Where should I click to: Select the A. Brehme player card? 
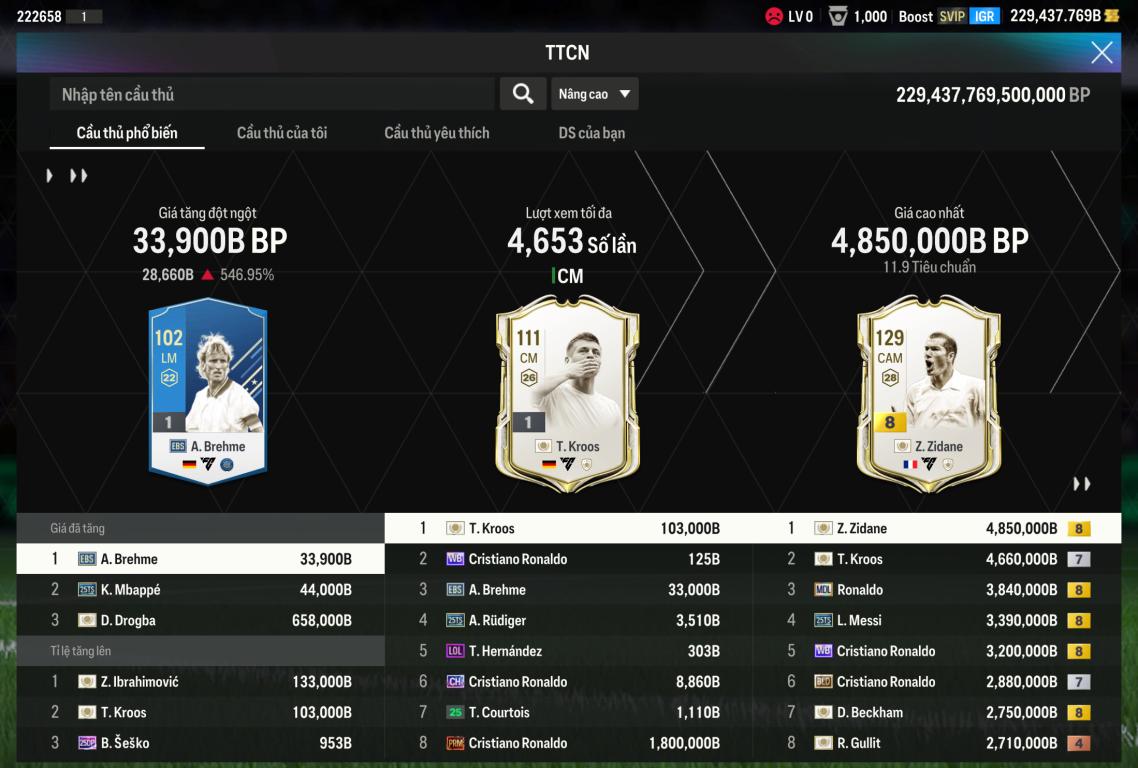208,390
